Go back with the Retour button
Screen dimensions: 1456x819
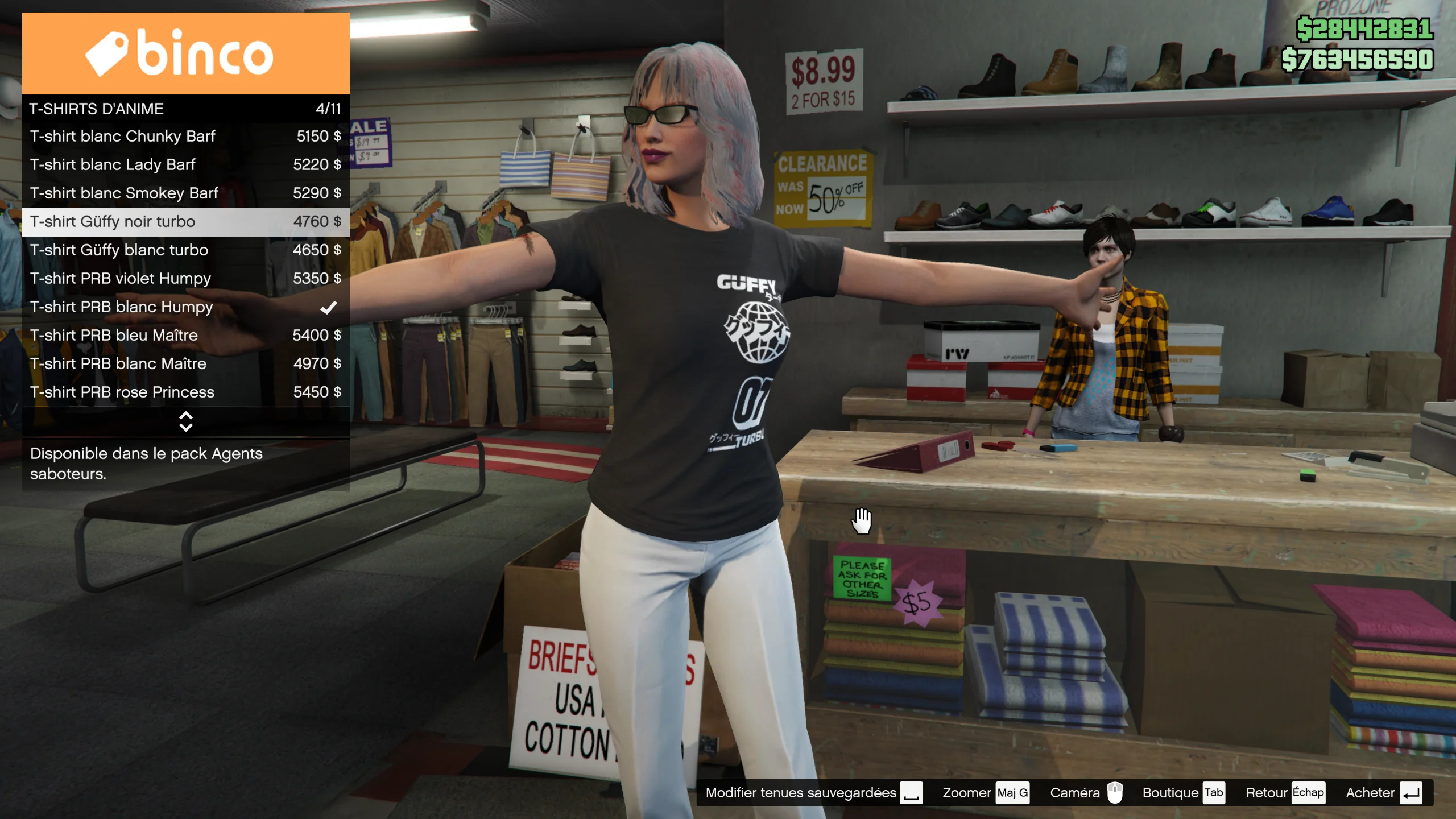point(1284,793)
